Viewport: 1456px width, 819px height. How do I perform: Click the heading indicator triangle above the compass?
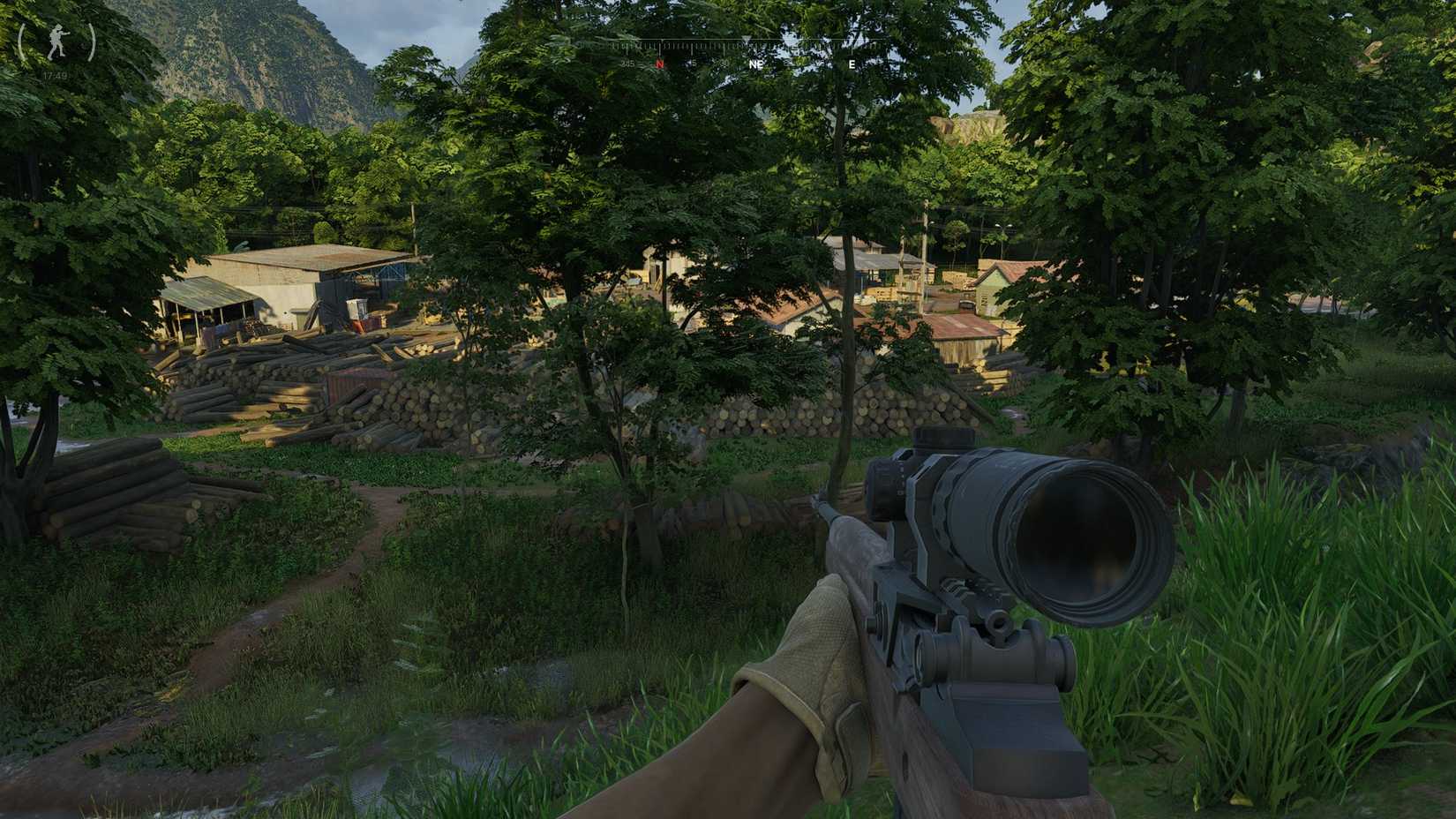point(747,39)
